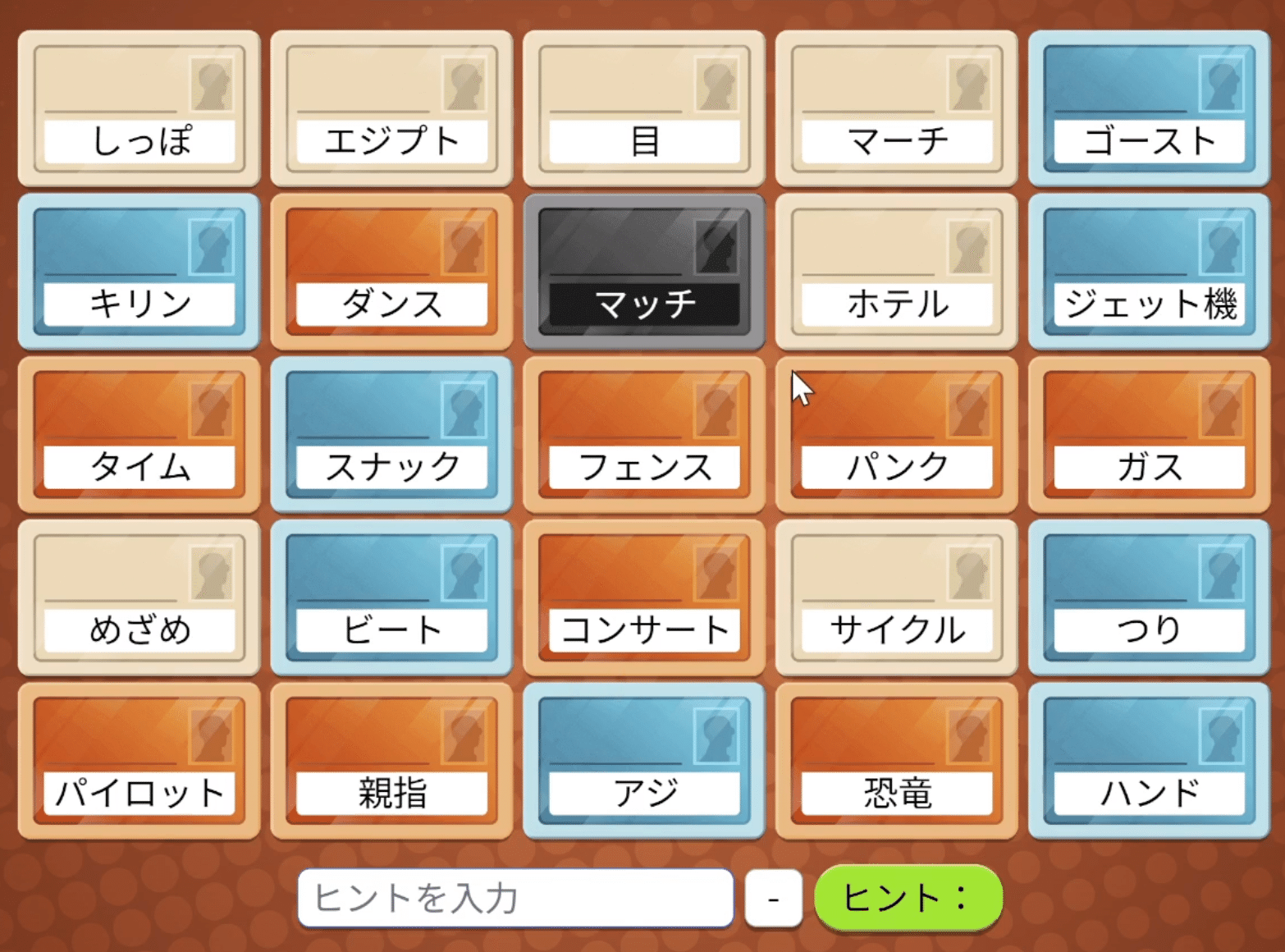Select the エジプト card

coord(392,107)
